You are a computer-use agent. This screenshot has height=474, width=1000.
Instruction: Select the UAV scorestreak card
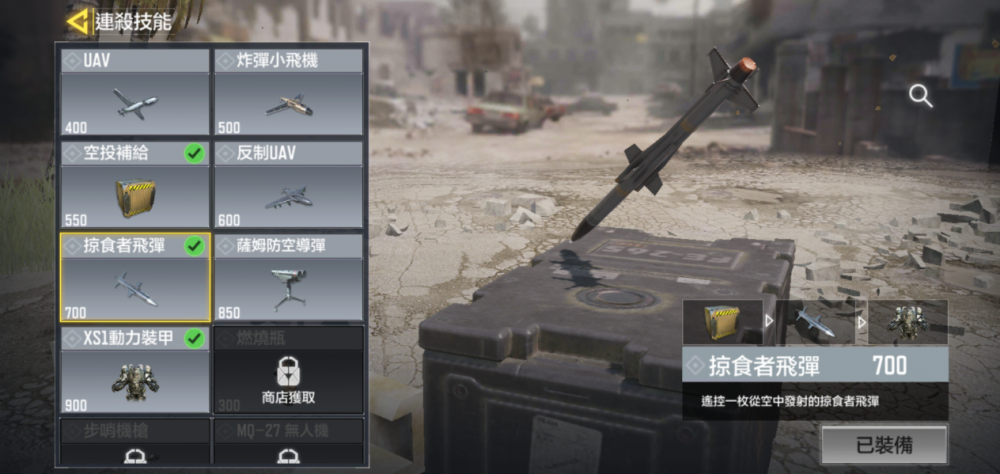pyautogui.click(x=135, y=92)
